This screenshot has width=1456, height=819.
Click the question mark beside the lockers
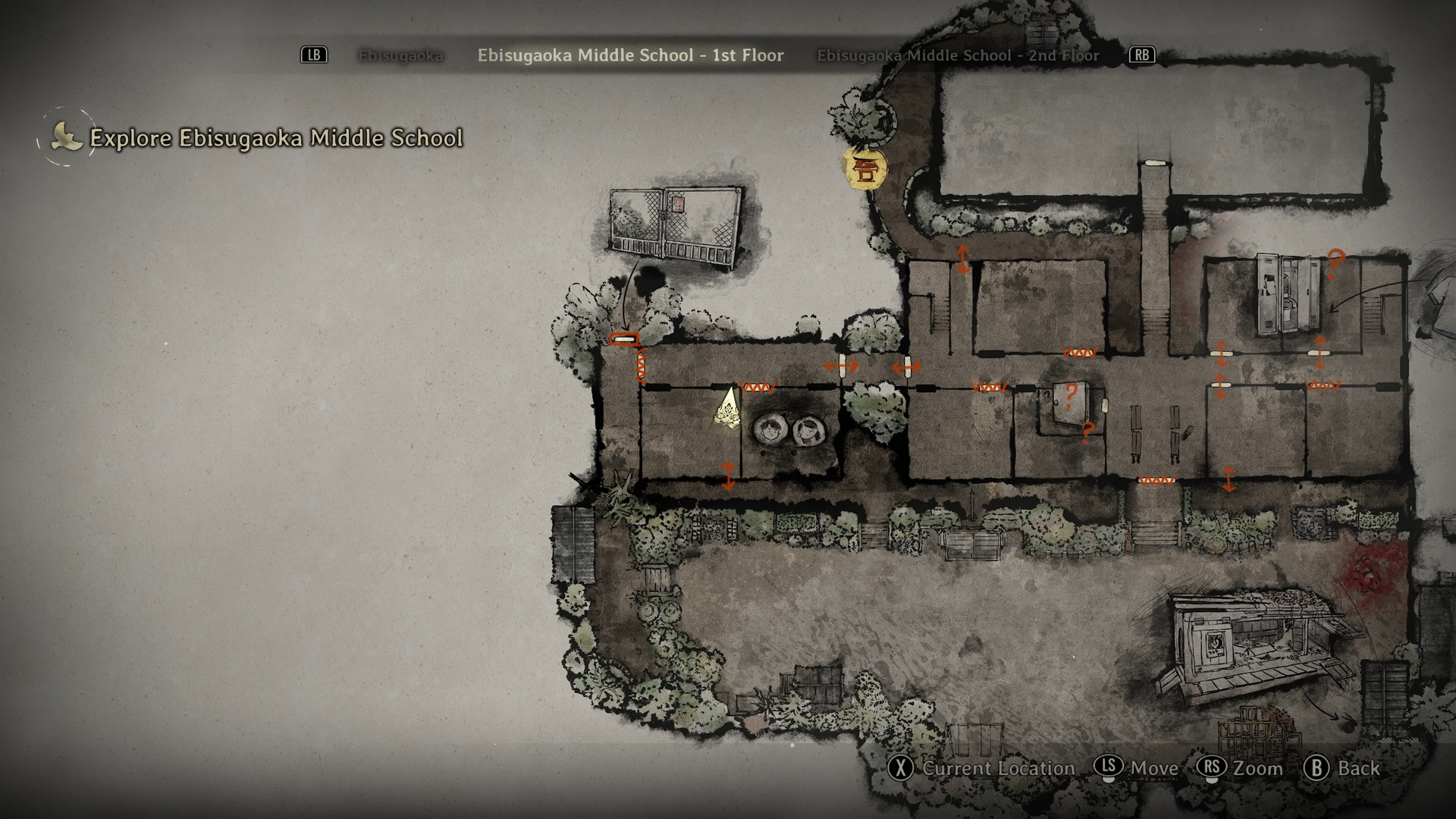[x=1335, y=262]
